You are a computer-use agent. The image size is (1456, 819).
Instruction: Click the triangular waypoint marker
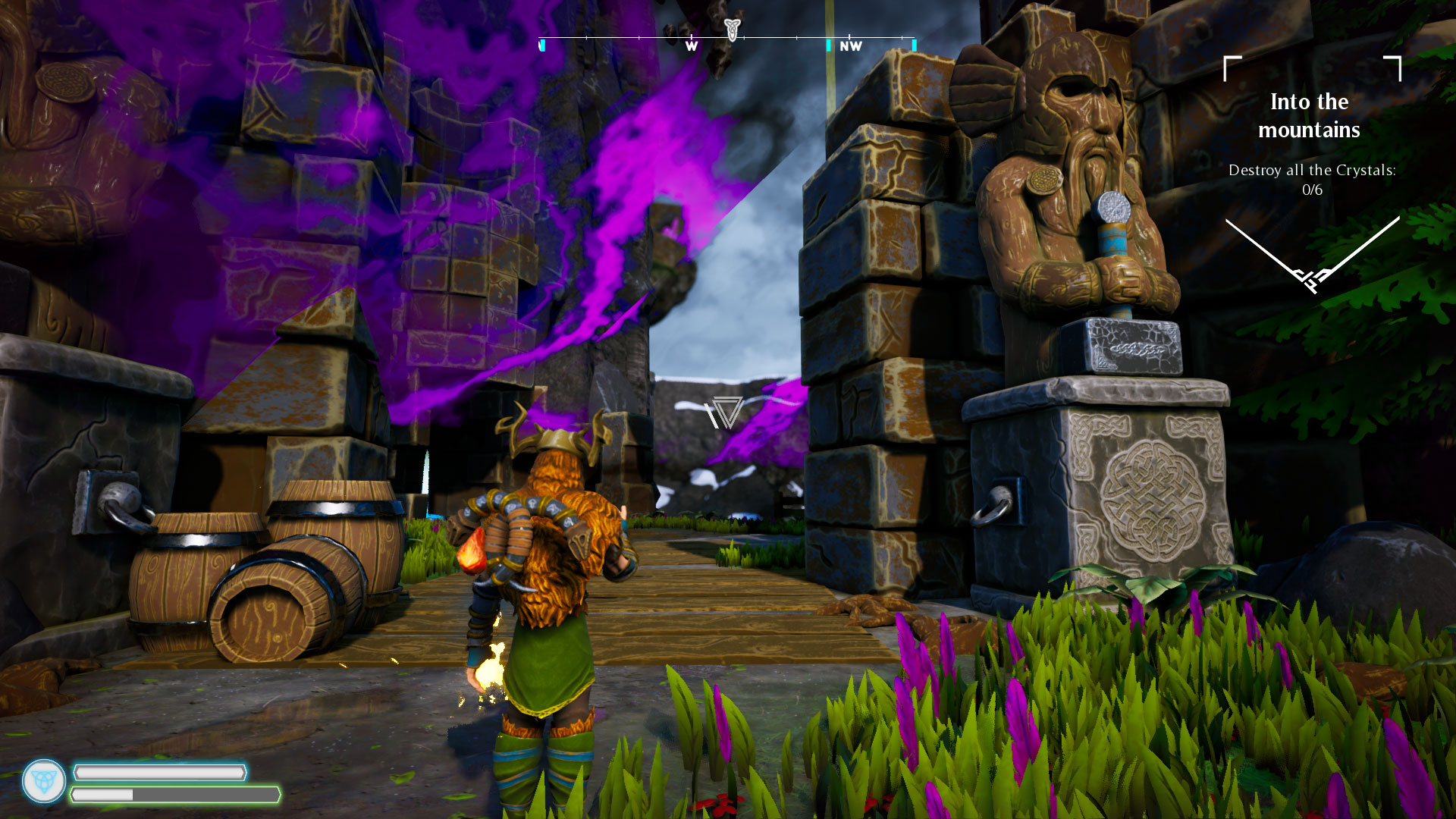tap(726, 412)
